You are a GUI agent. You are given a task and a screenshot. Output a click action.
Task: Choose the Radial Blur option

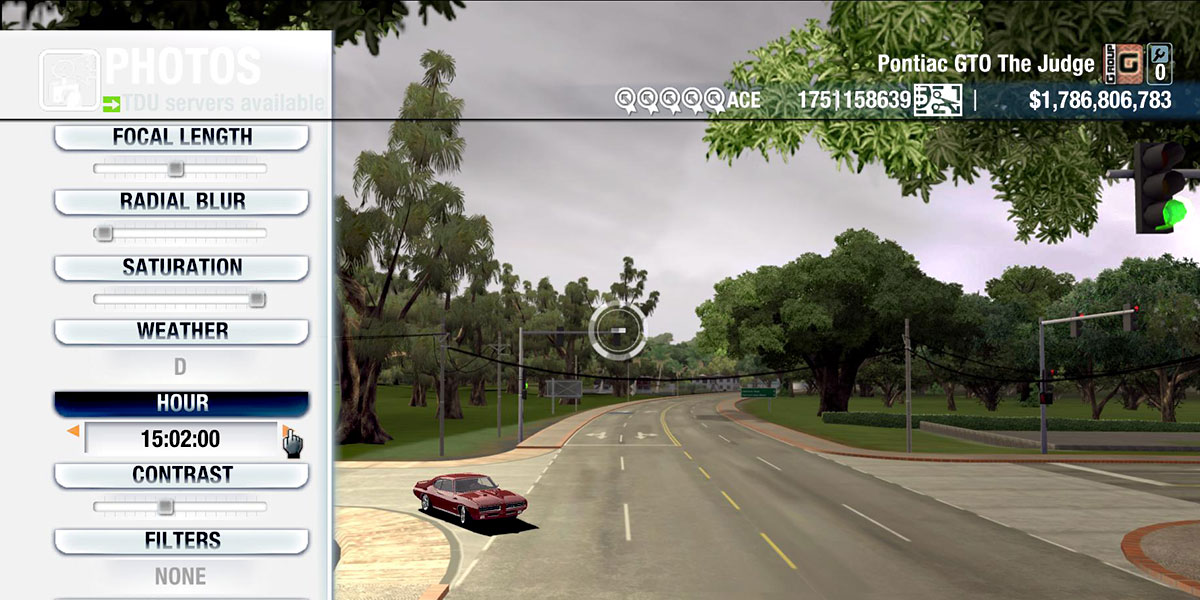(x=181, y=202)
